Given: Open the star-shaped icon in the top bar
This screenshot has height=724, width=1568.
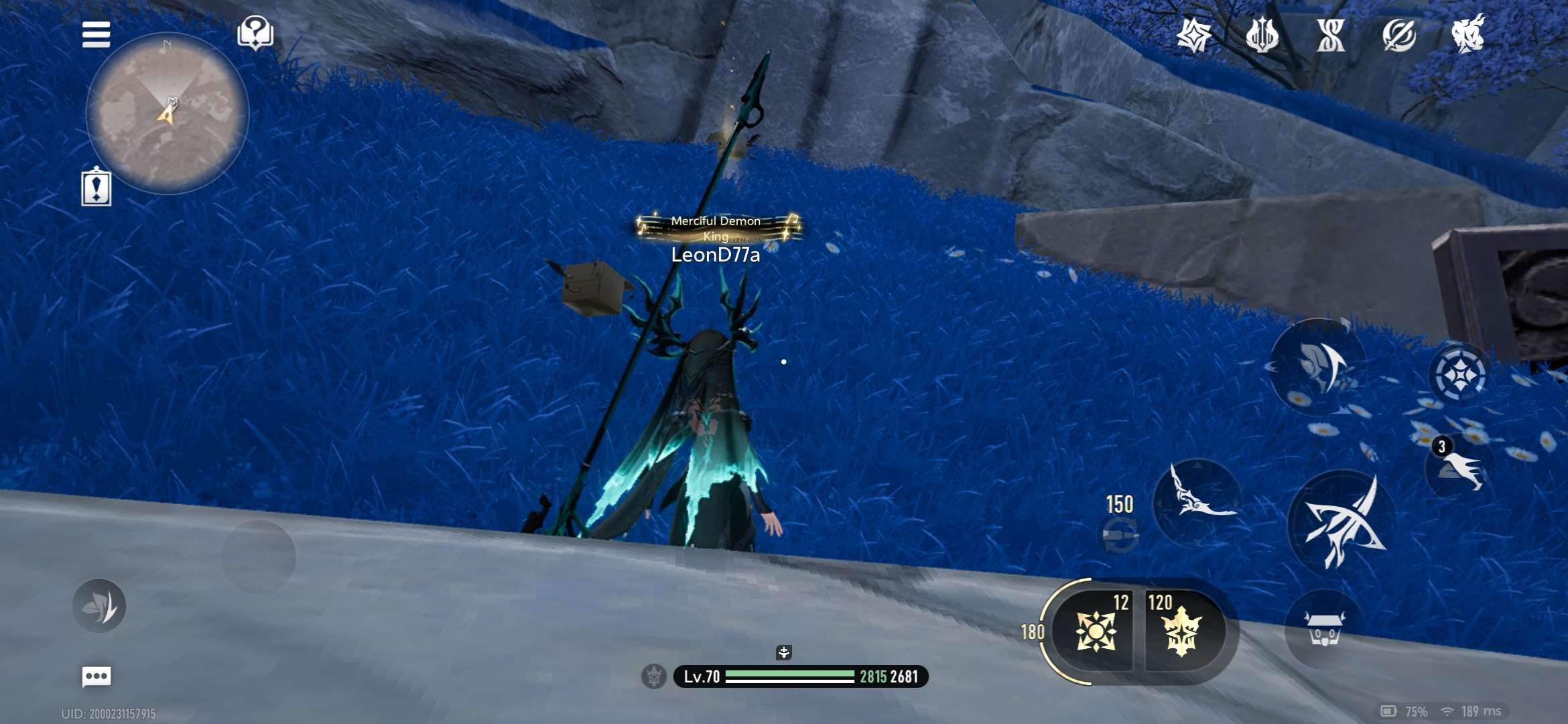Looking at the screenshot, I should [1194, 34].
